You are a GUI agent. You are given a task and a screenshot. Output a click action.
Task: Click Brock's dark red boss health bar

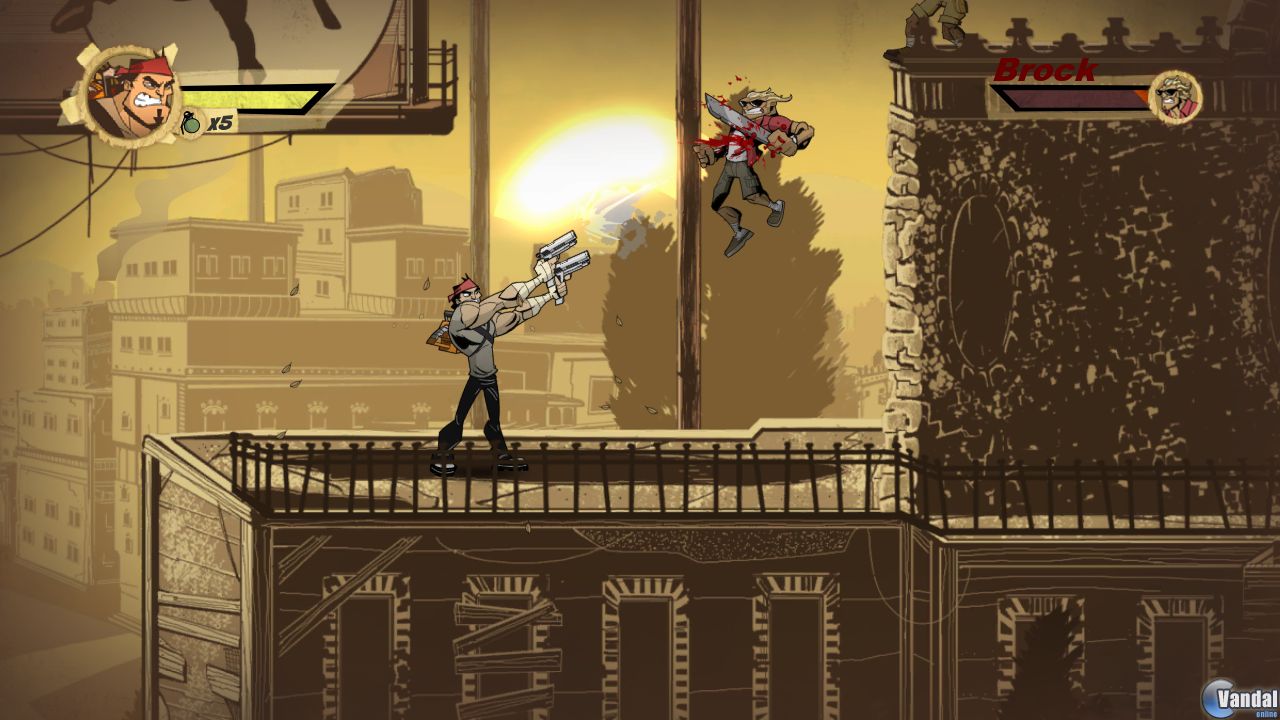click(1065, 98)
